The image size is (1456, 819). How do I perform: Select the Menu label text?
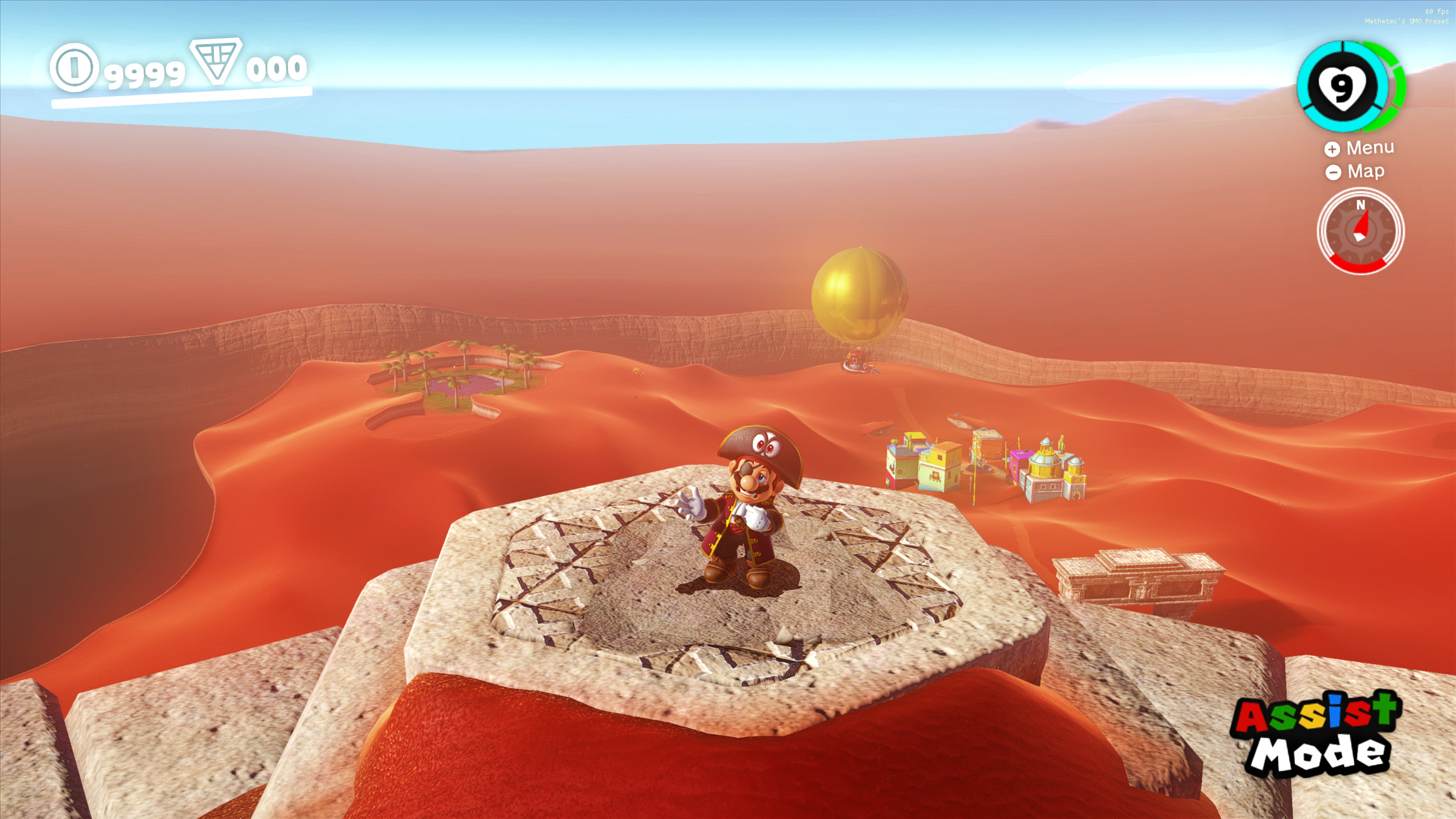(1370, 147)
